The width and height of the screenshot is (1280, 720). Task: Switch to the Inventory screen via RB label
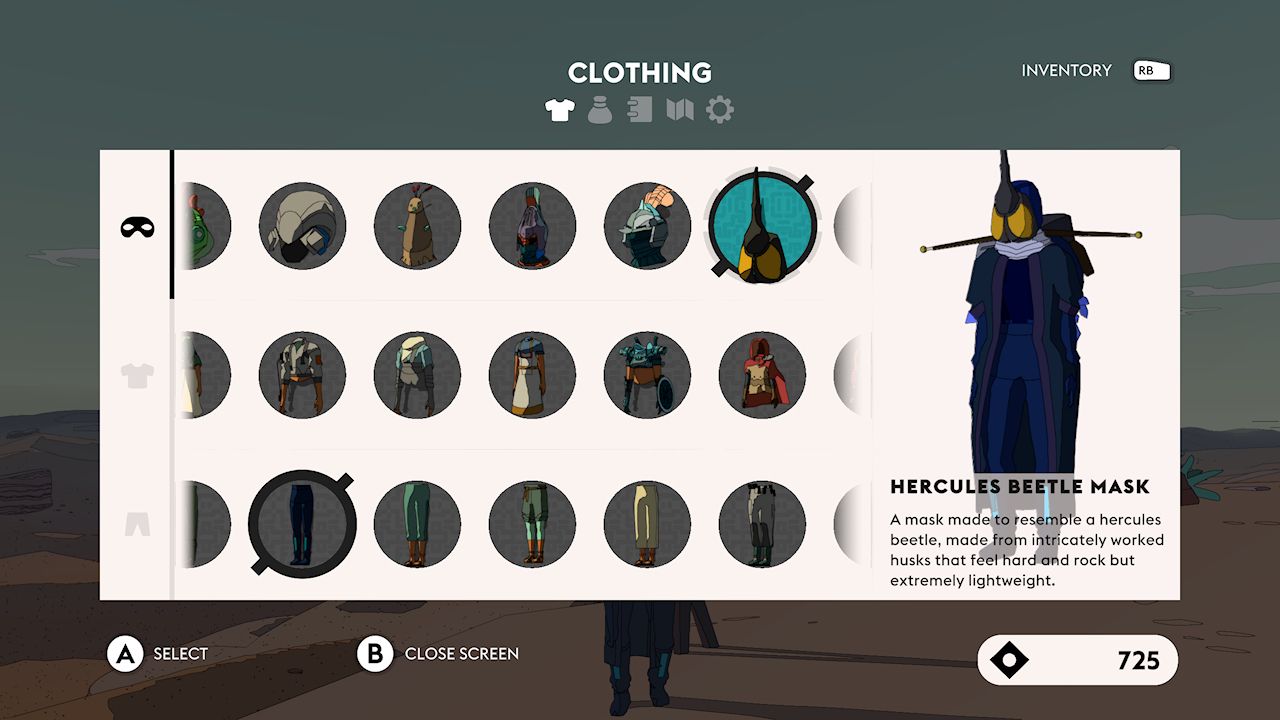(x=1150, y=70)
